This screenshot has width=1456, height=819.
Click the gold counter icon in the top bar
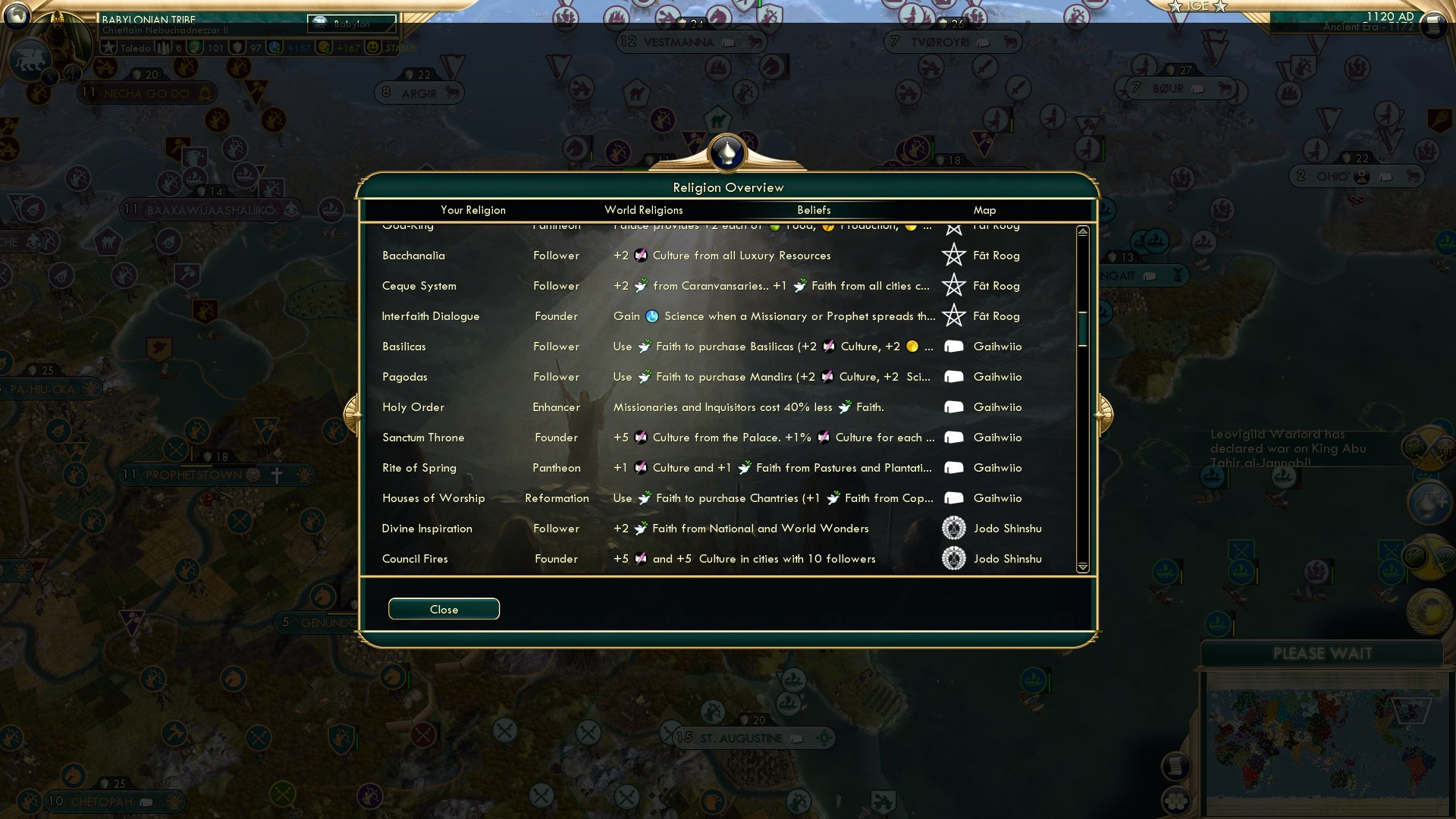(x=196, y=47)
